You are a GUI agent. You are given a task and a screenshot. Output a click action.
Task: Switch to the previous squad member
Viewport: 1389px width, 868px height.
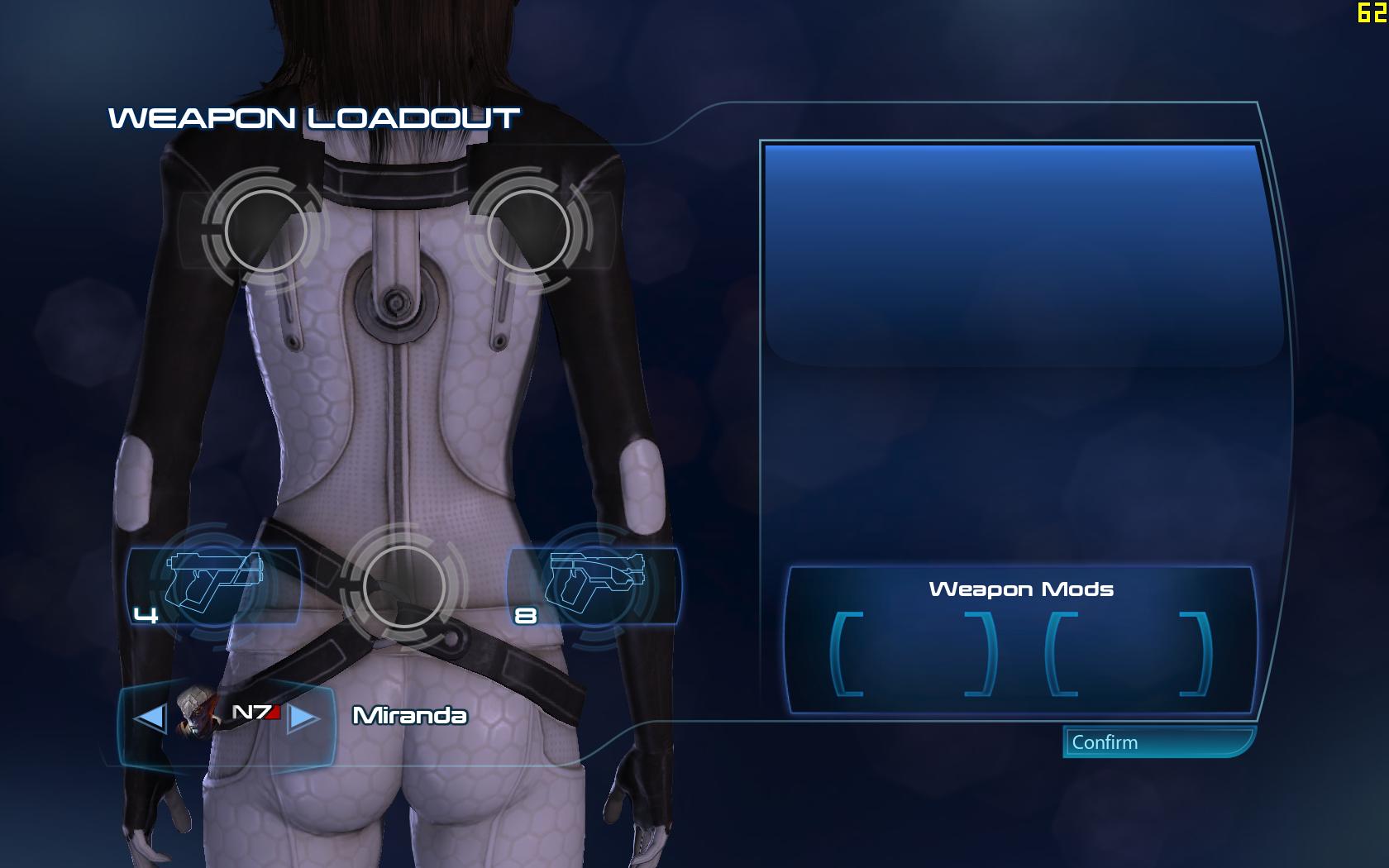[x=150, y=718]
